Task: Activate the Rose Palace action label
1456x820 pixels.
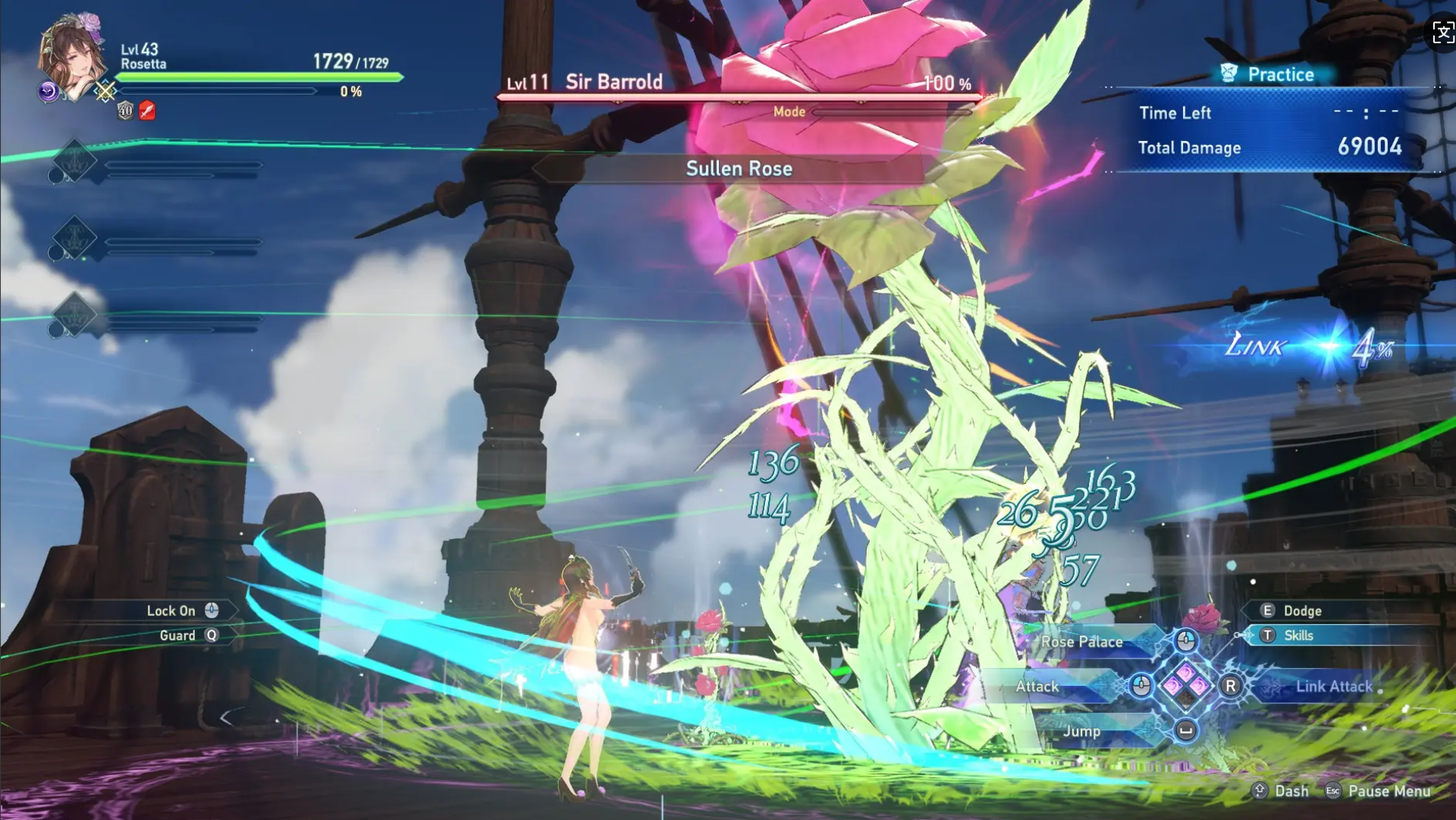Action: coord(1081,642)
